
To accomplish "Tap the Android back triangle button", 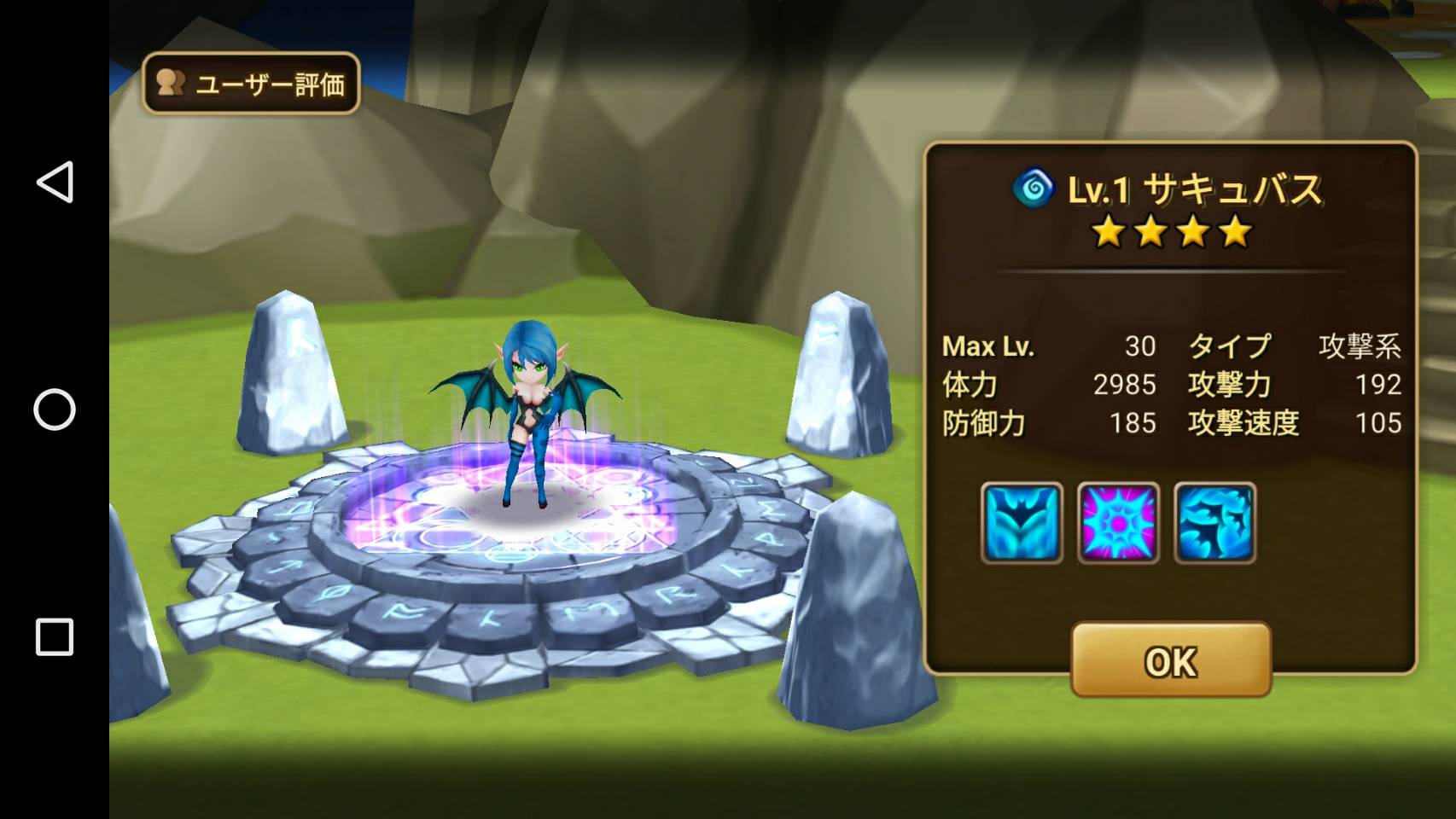I will pos(55,182).
